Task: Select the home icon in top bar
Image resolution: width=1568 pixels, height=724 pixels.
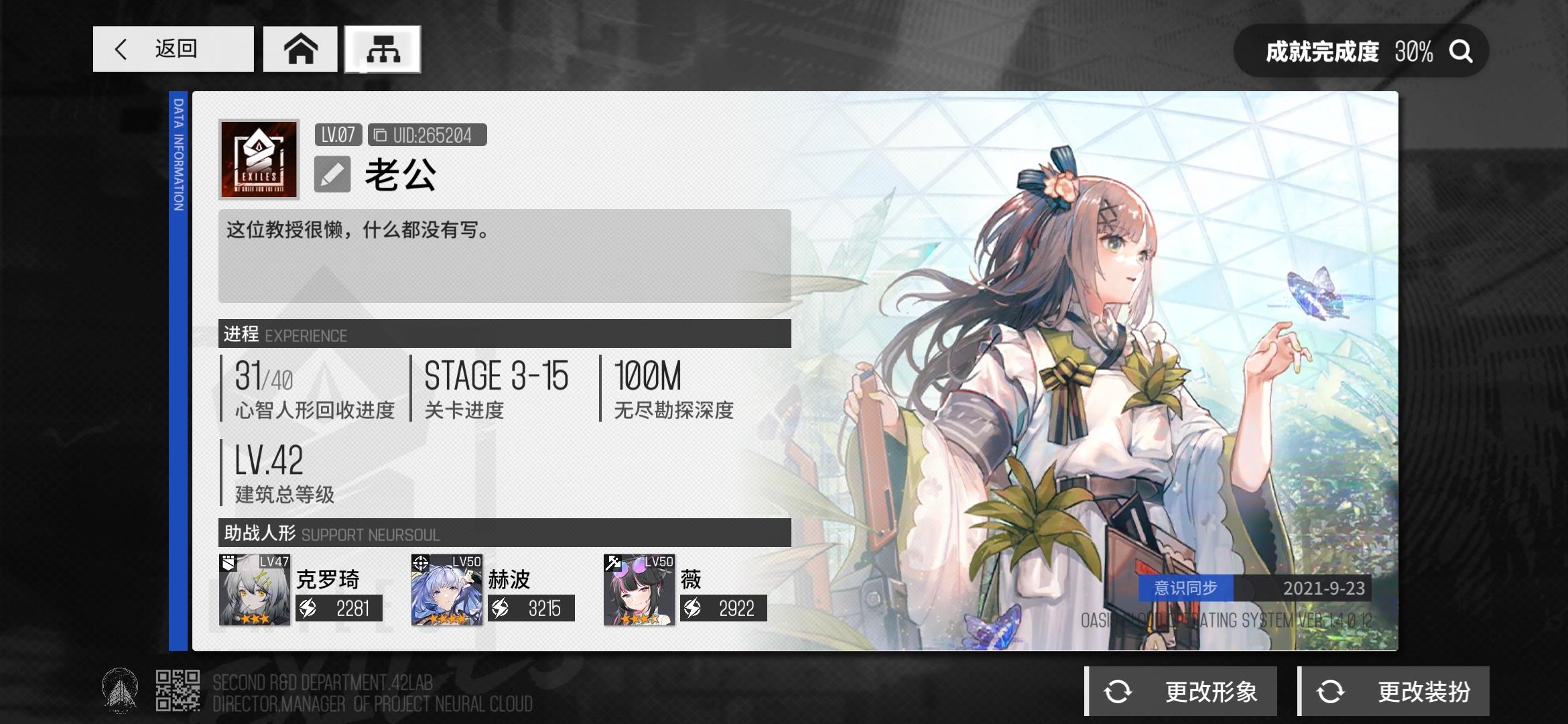Action: (x=300, y=49)
